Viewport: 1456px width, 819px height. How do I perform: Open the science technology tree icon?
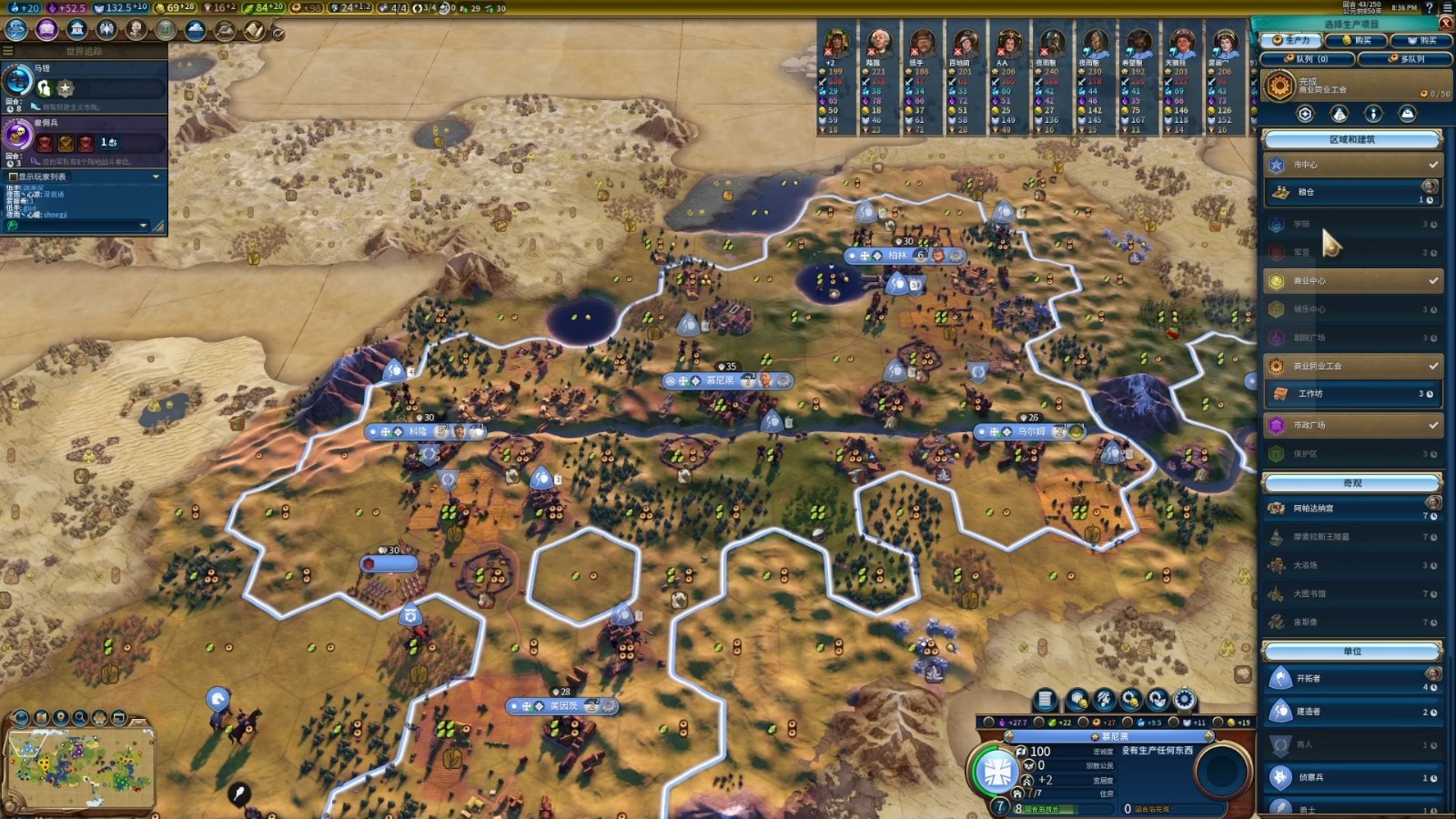(x=16, y=30)
